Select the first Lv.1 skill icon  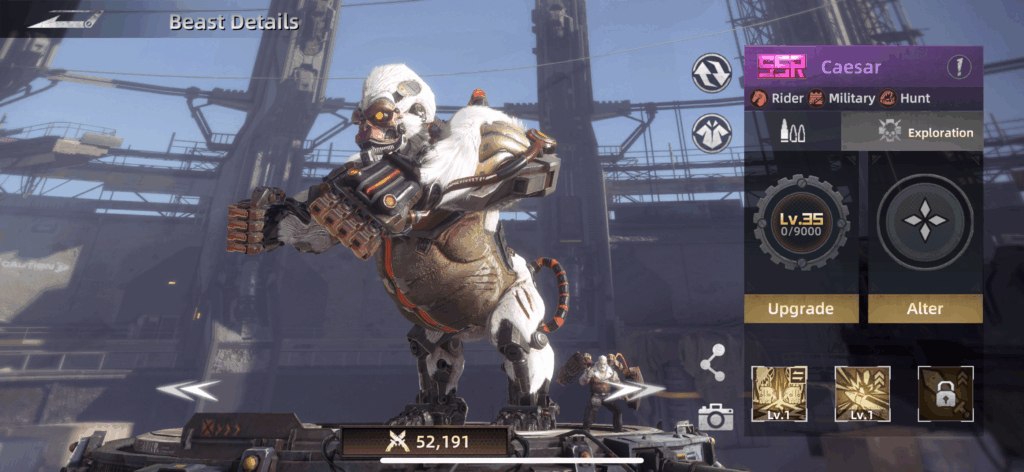[779, 393]
